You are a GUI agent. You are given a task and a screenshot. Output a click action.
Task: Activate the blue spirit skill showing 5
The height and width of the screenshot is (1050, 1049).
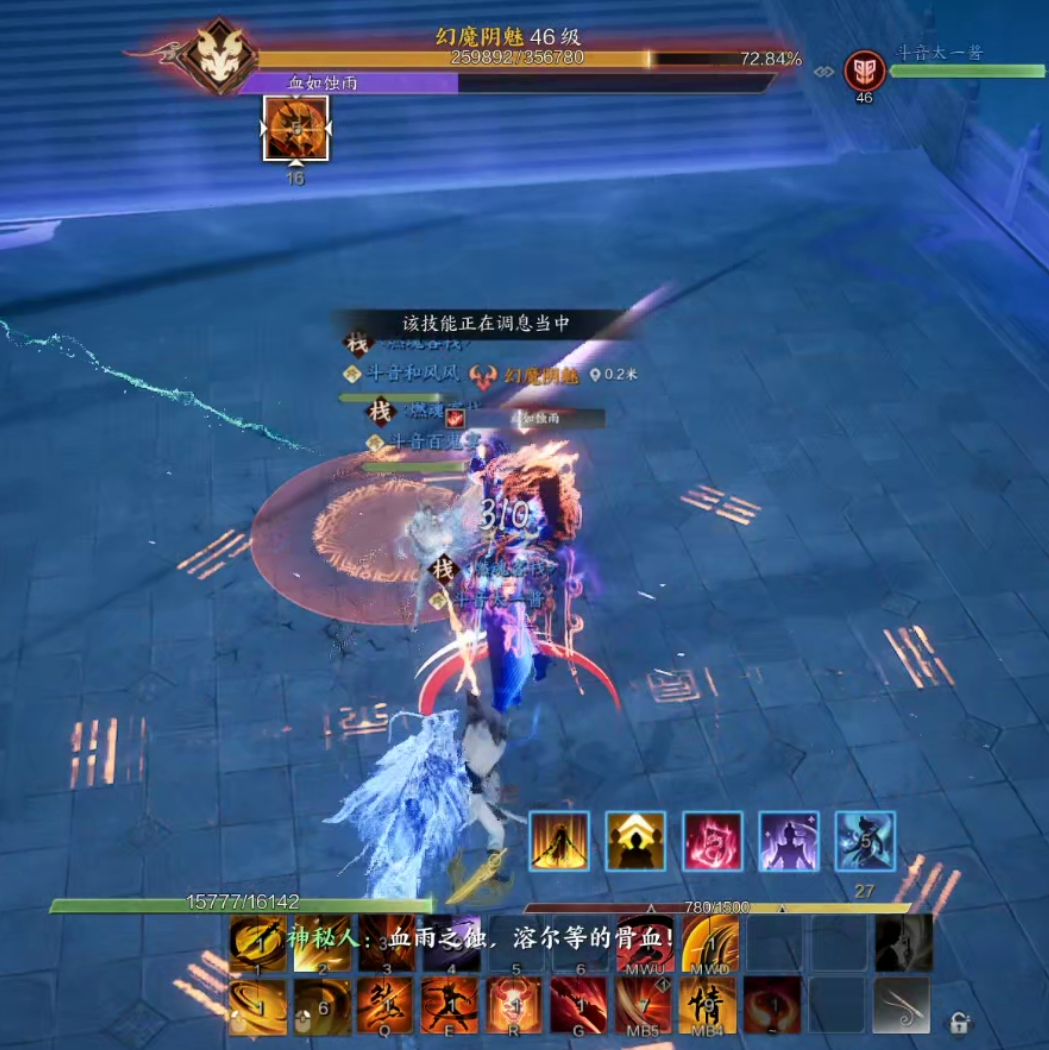click(x=865, y=841)
